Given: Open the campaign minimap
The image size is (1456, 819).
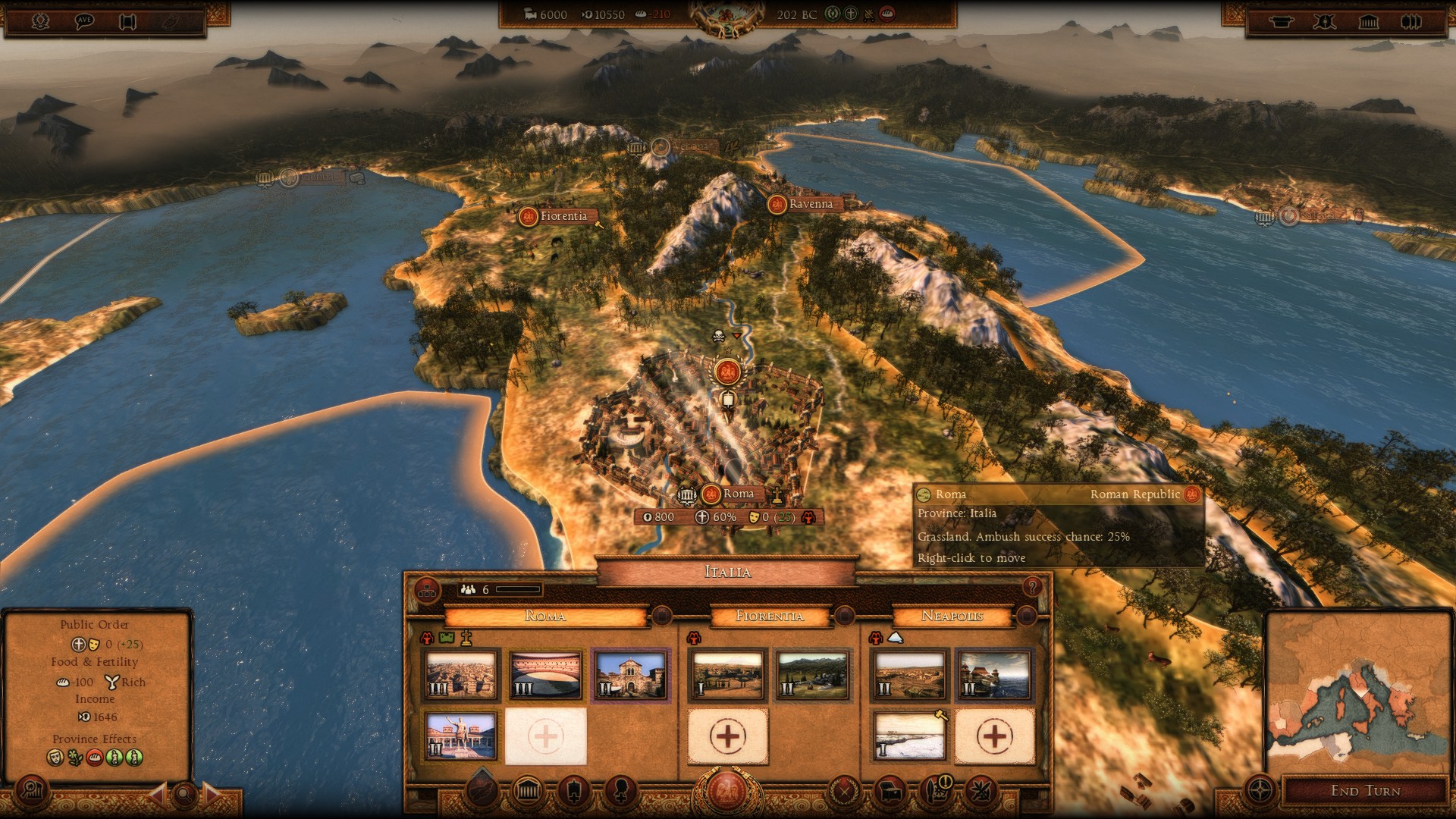Looking at the screenshot, I should point(1357,692).
